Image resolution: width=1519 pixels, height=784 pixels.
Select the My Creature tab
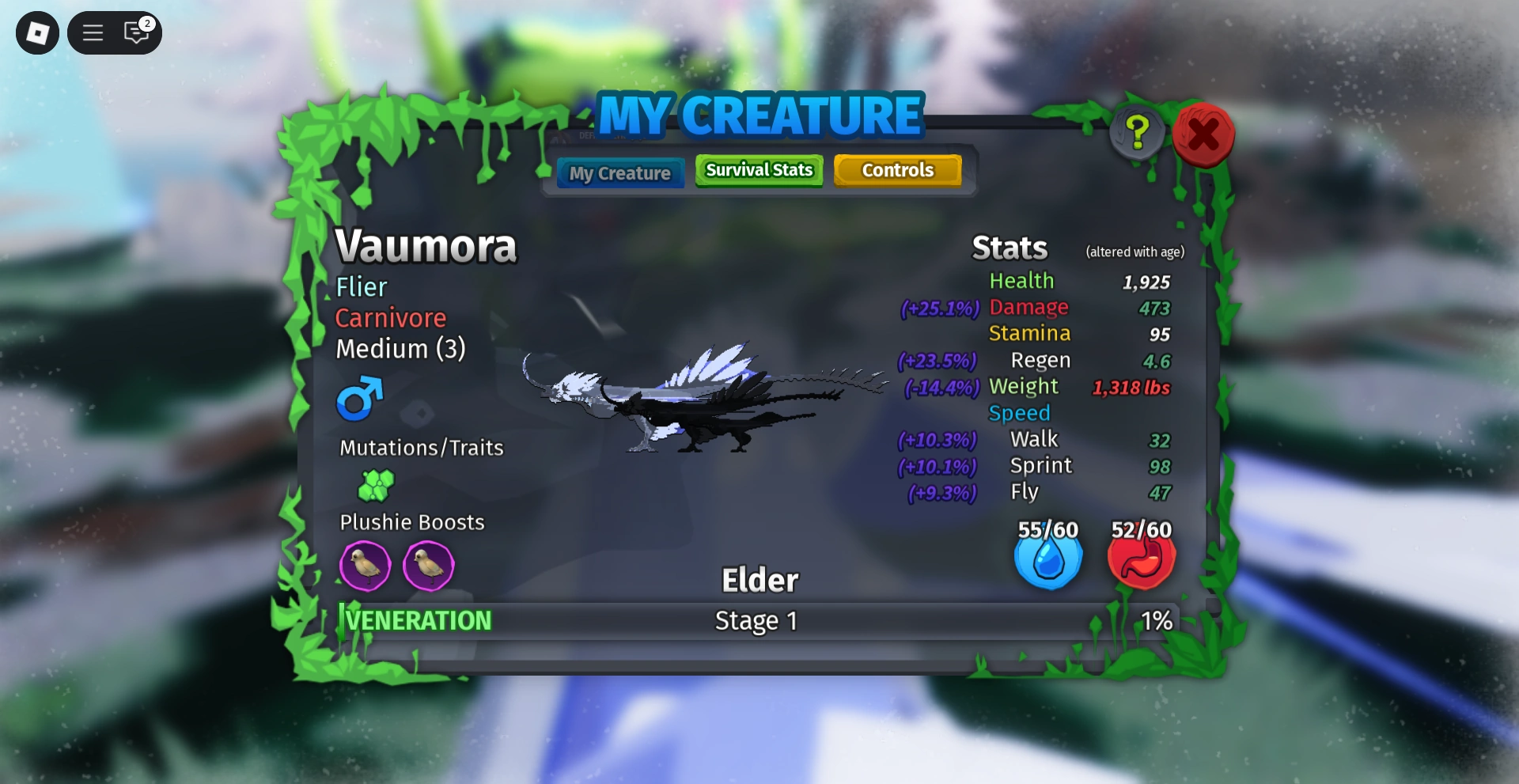tap(619, 172)
